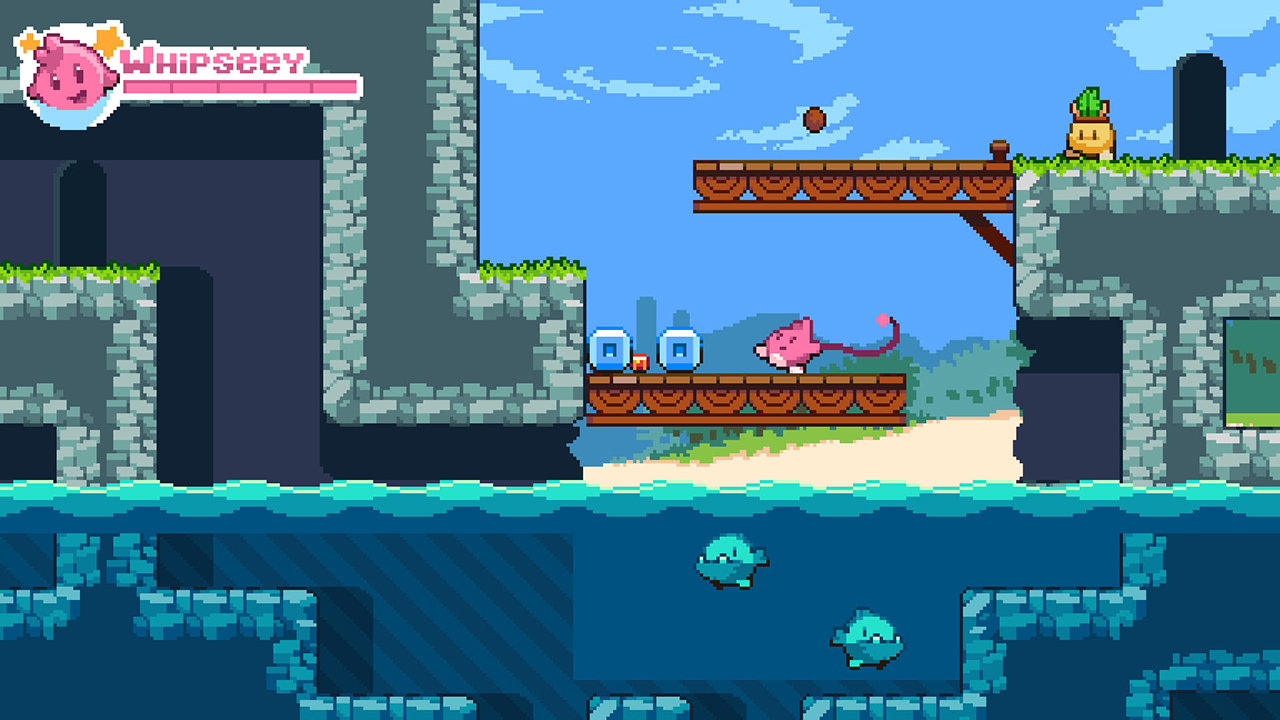Click the pink player character on the platform
Viewport: 1280px width, 720px height.
tap(785, 345)
